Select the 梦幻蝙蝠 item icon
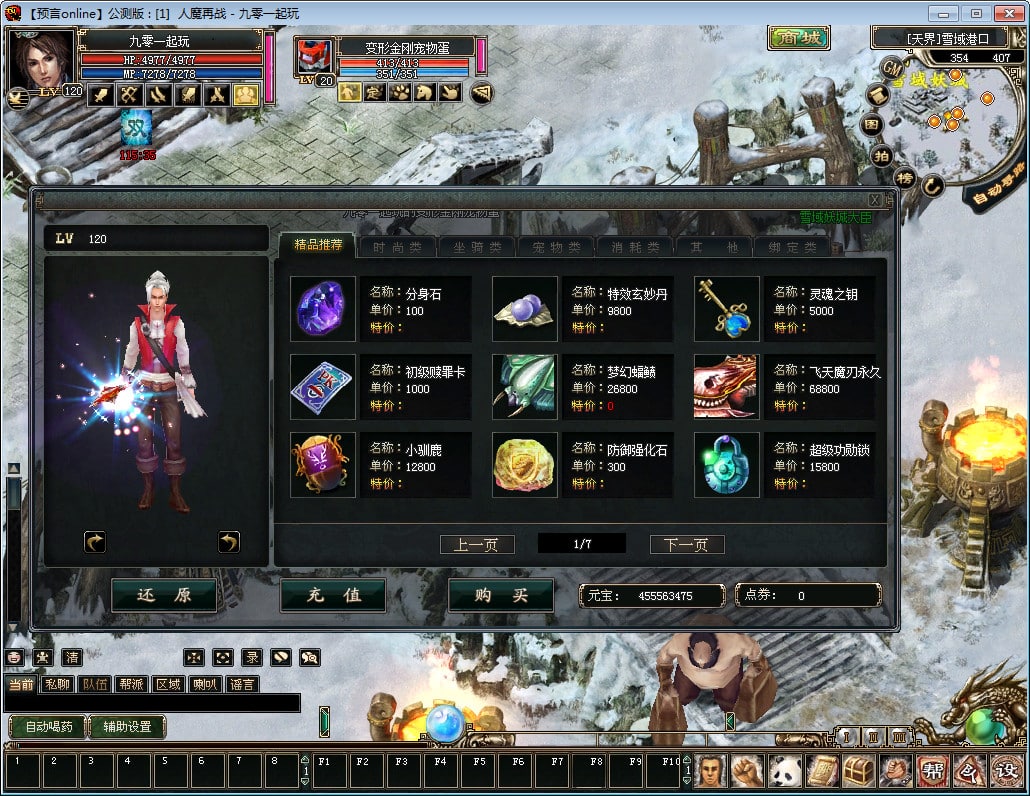This screenshot has height=796, width=1030. [525, 387]
